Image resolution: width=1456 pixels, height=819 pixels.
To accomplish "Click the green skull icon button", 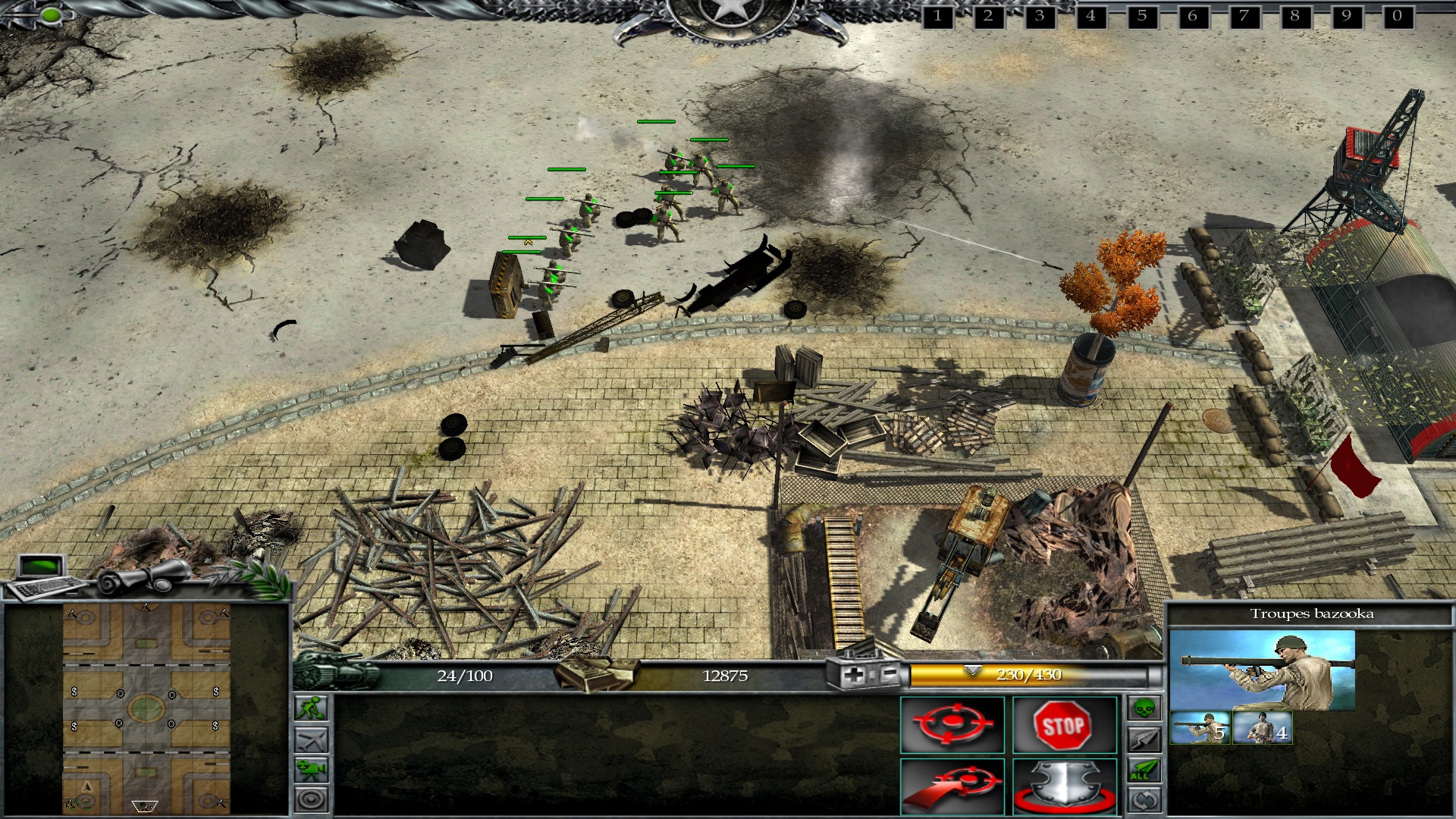I will pyautogui.click(x=1144, y=708).
